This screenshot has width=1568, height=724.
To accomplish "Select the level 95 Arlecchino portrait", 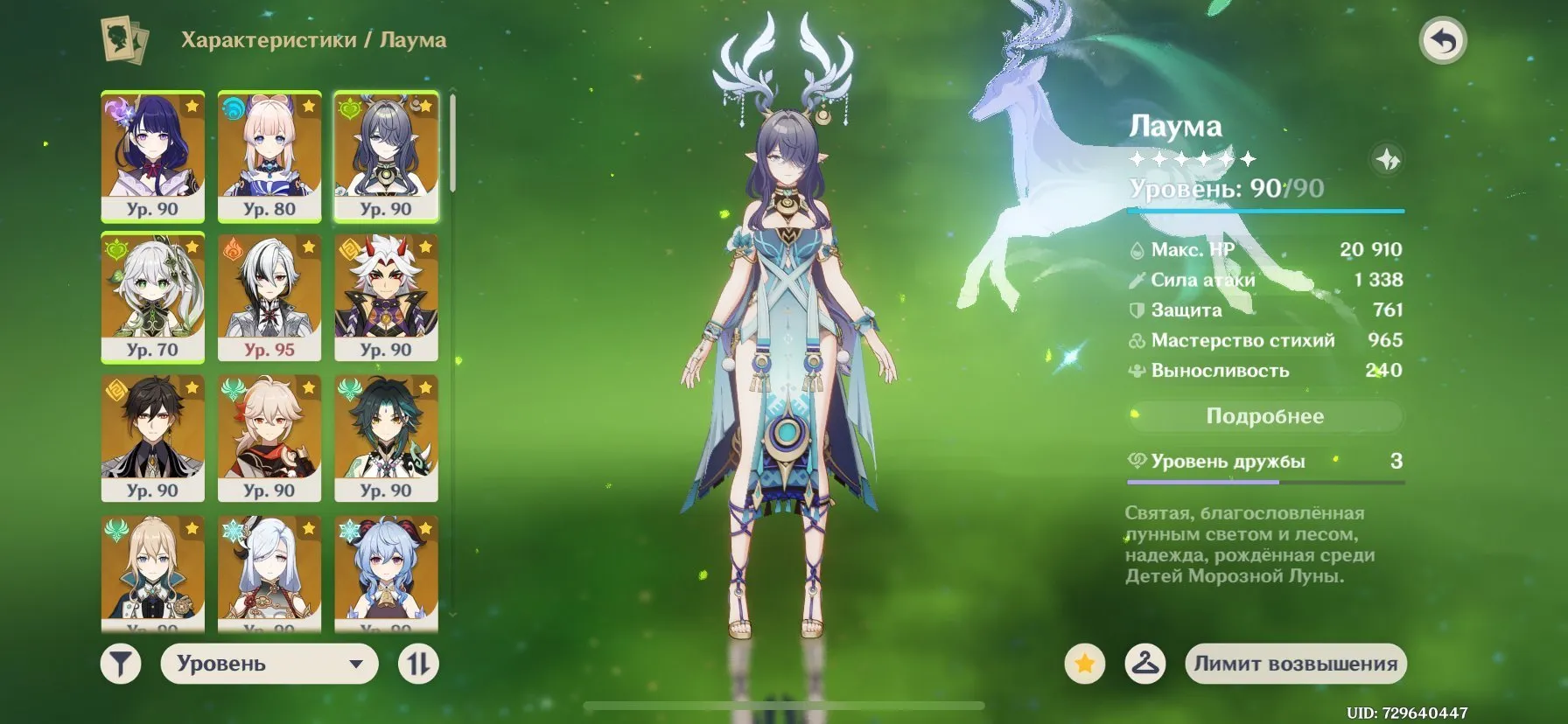I will [269, 297].
